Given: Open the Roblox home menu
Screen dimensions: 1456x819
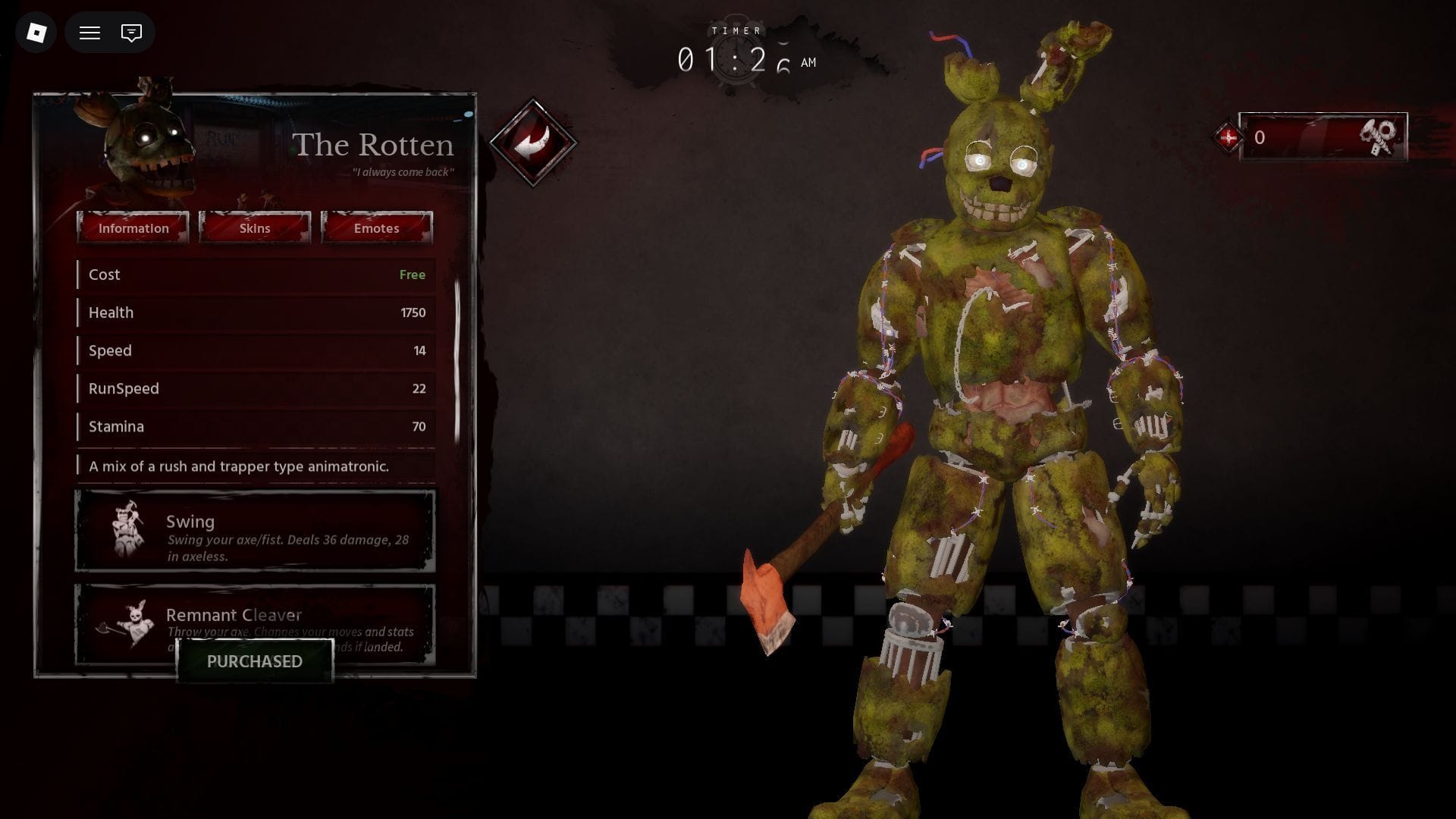Looking at the screenshot, I should [x=33, y=33].
